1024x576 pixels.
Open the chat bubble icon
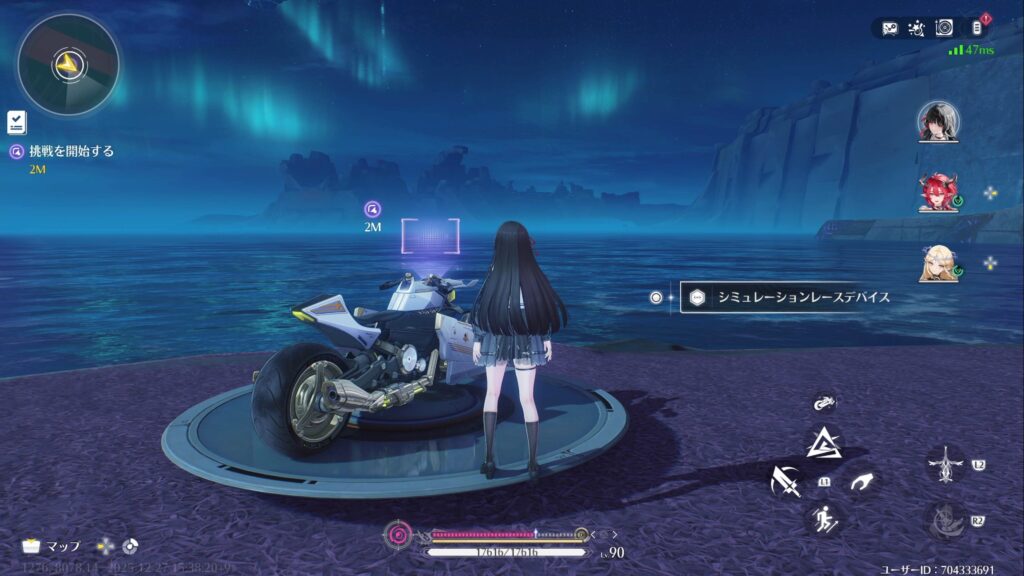pos(891,28)
